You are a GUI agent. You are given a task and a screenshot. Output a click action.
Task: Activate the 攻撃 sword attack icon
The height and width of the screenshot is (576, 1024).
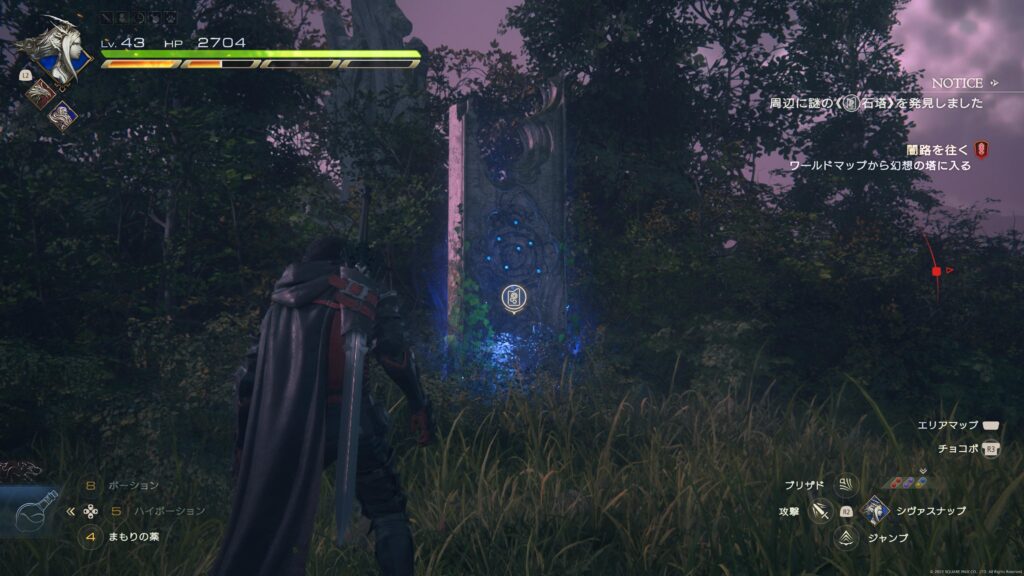[822, 512]
